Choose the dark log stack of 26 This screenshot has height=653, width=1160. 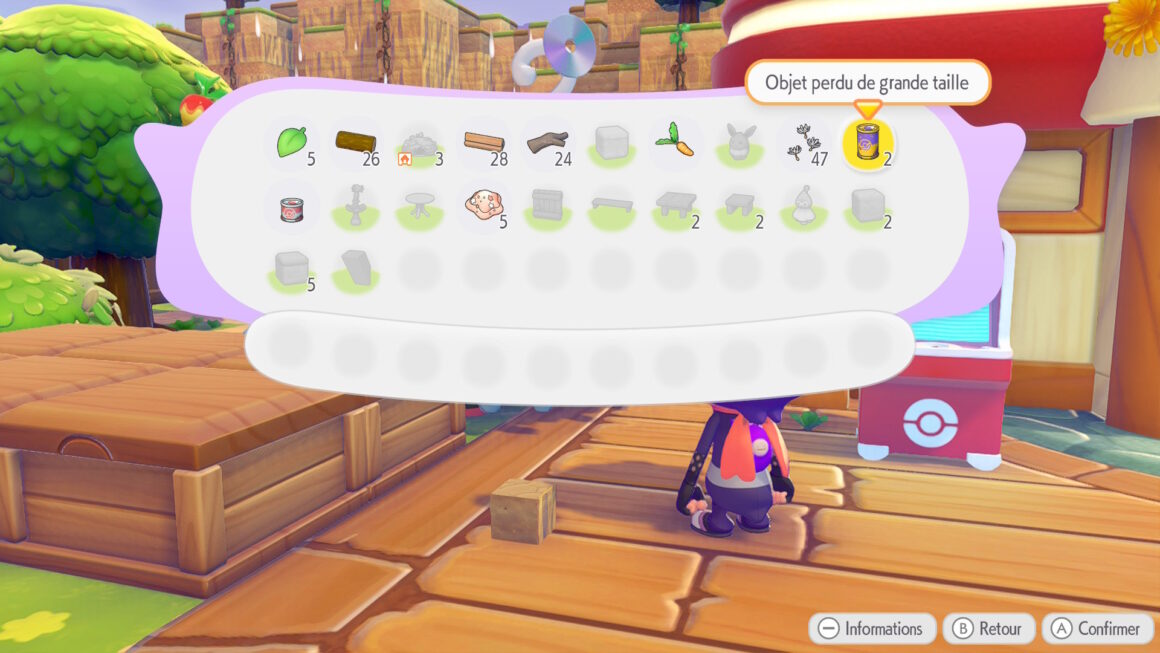(355, 142)
